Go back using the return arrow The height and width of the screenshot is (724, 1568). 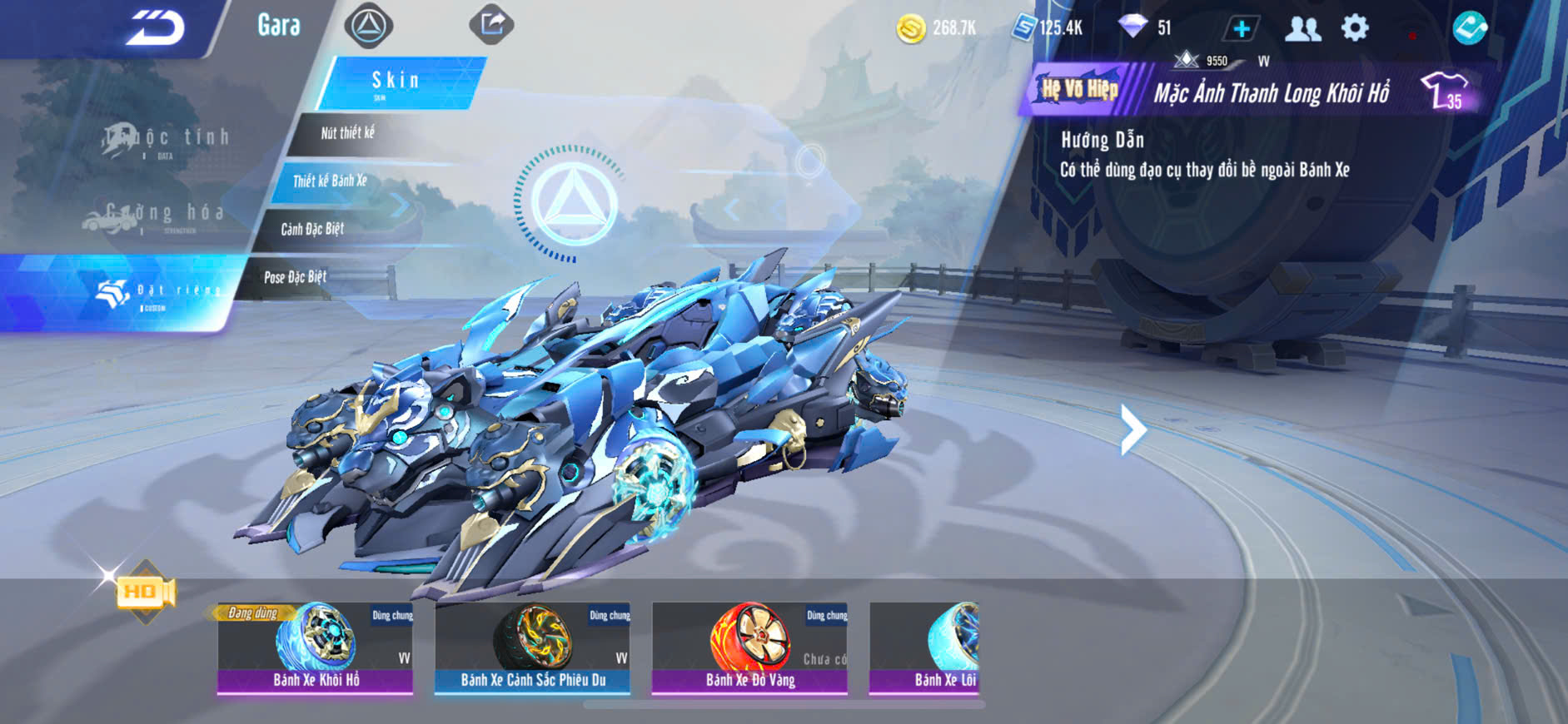pyautogui.click(x=155, y=27)
